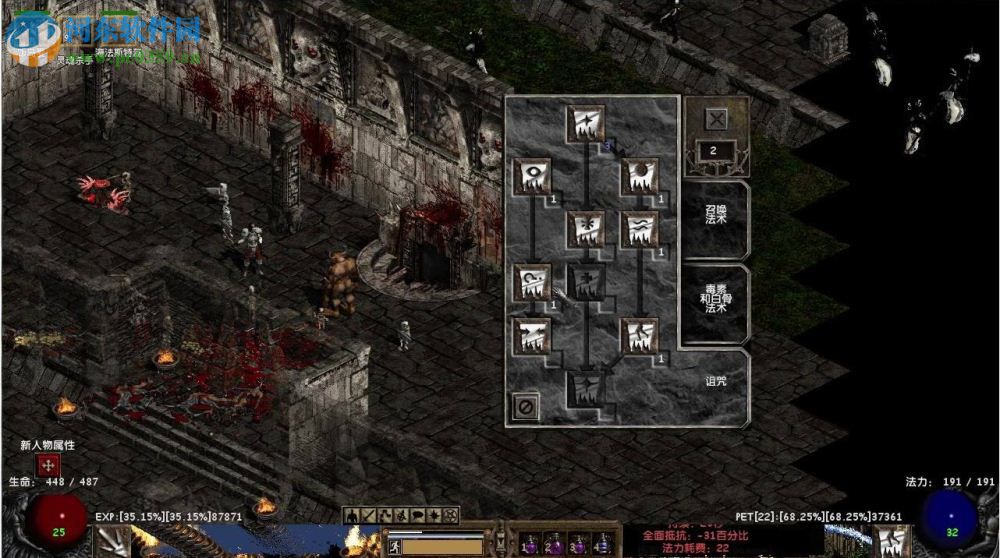Screen dimensions: 1000x558
Task: Choose the Dim Vision eye skill icon
Action: point(532,177)
